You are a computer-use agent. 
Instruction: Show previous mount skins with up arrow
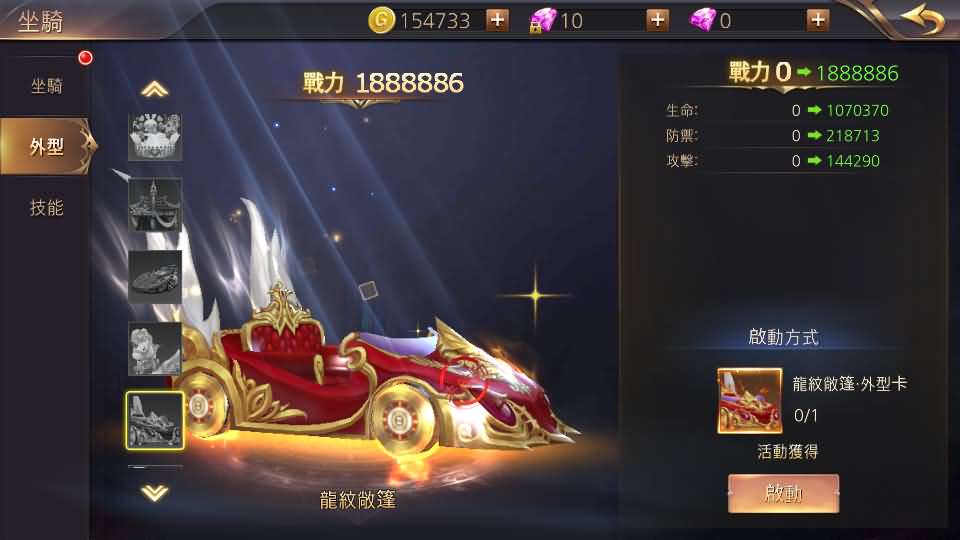click(154, 90)
